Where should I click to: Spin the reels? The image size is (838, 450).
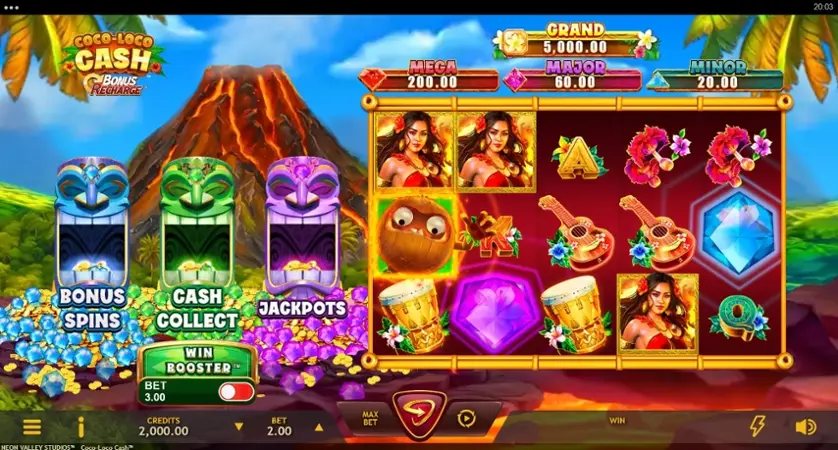point(418,416)
